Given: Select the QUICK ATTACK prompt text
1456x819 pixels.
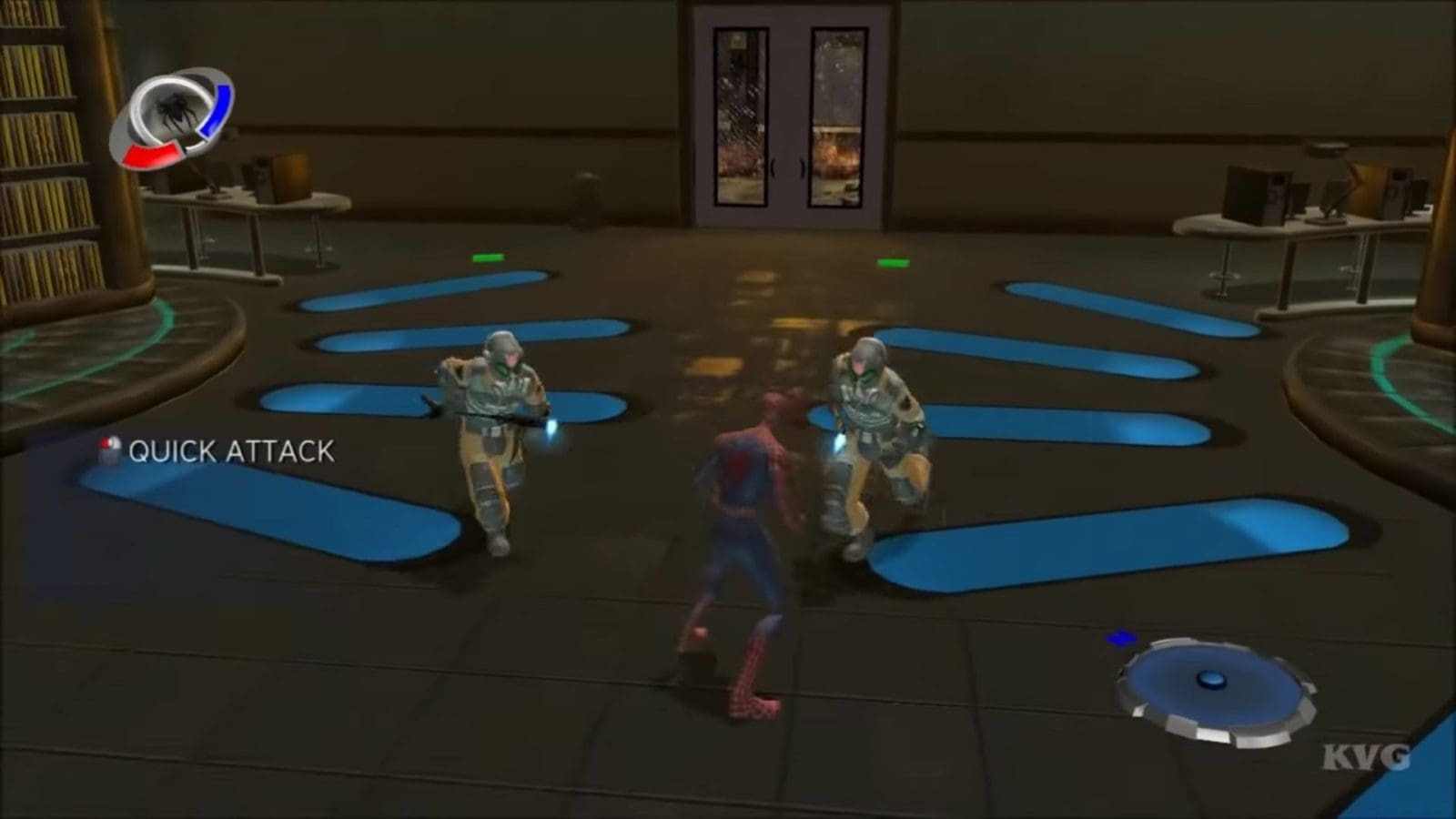Looking at the screenshot, I should pyautogui.click(x=230, y=448).
